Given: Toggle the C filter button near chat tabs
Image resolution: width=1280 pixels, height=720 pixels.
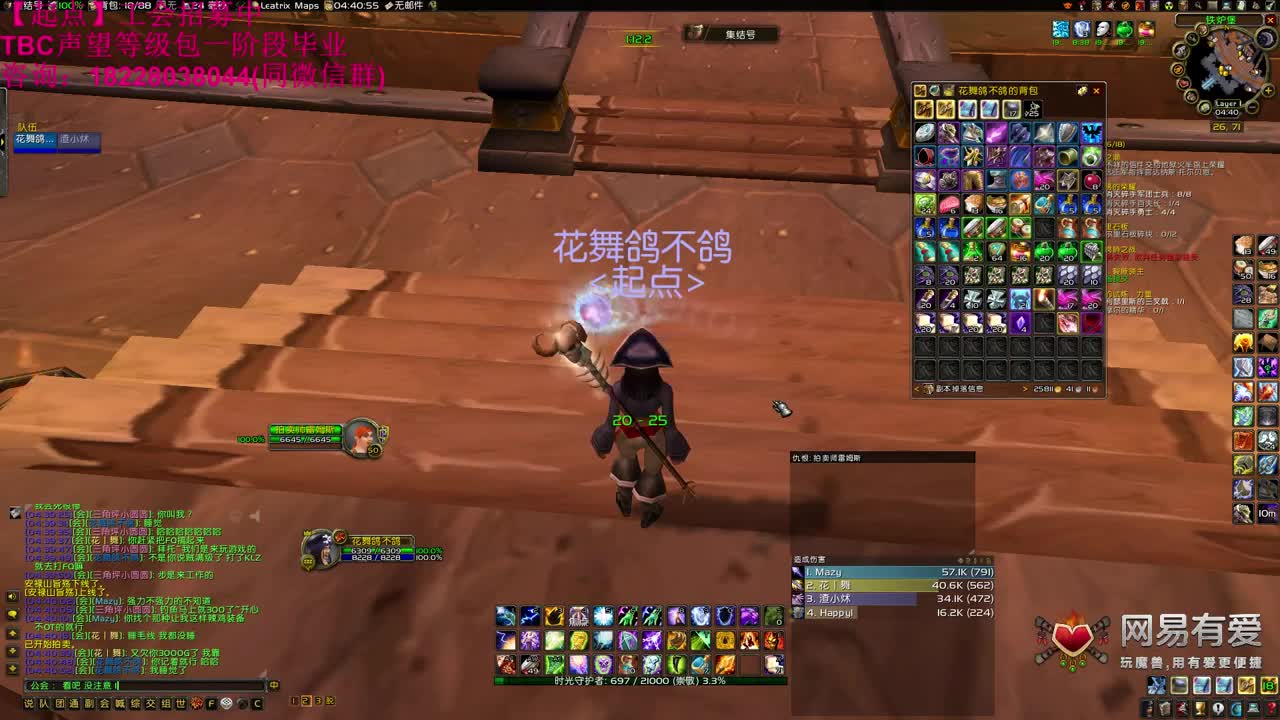Looking at the screenshot, I should 256,703.
